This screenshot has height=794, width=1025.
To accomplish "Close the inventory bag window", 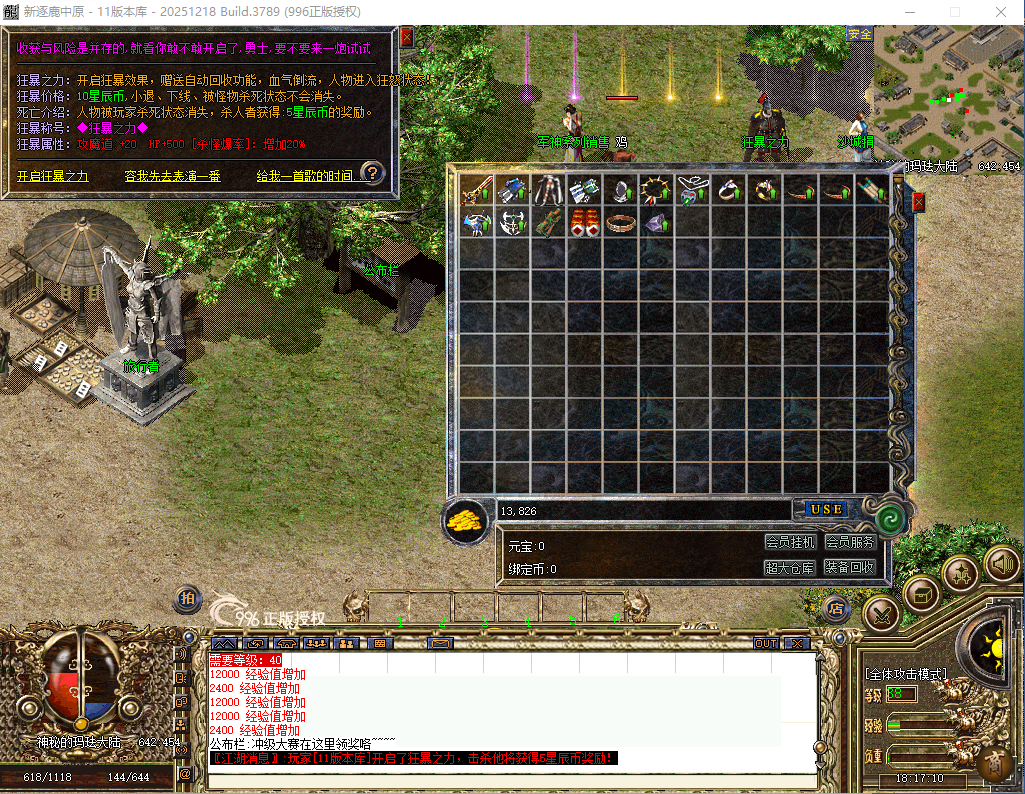I will pyautogui.click(x=918, y=202).
